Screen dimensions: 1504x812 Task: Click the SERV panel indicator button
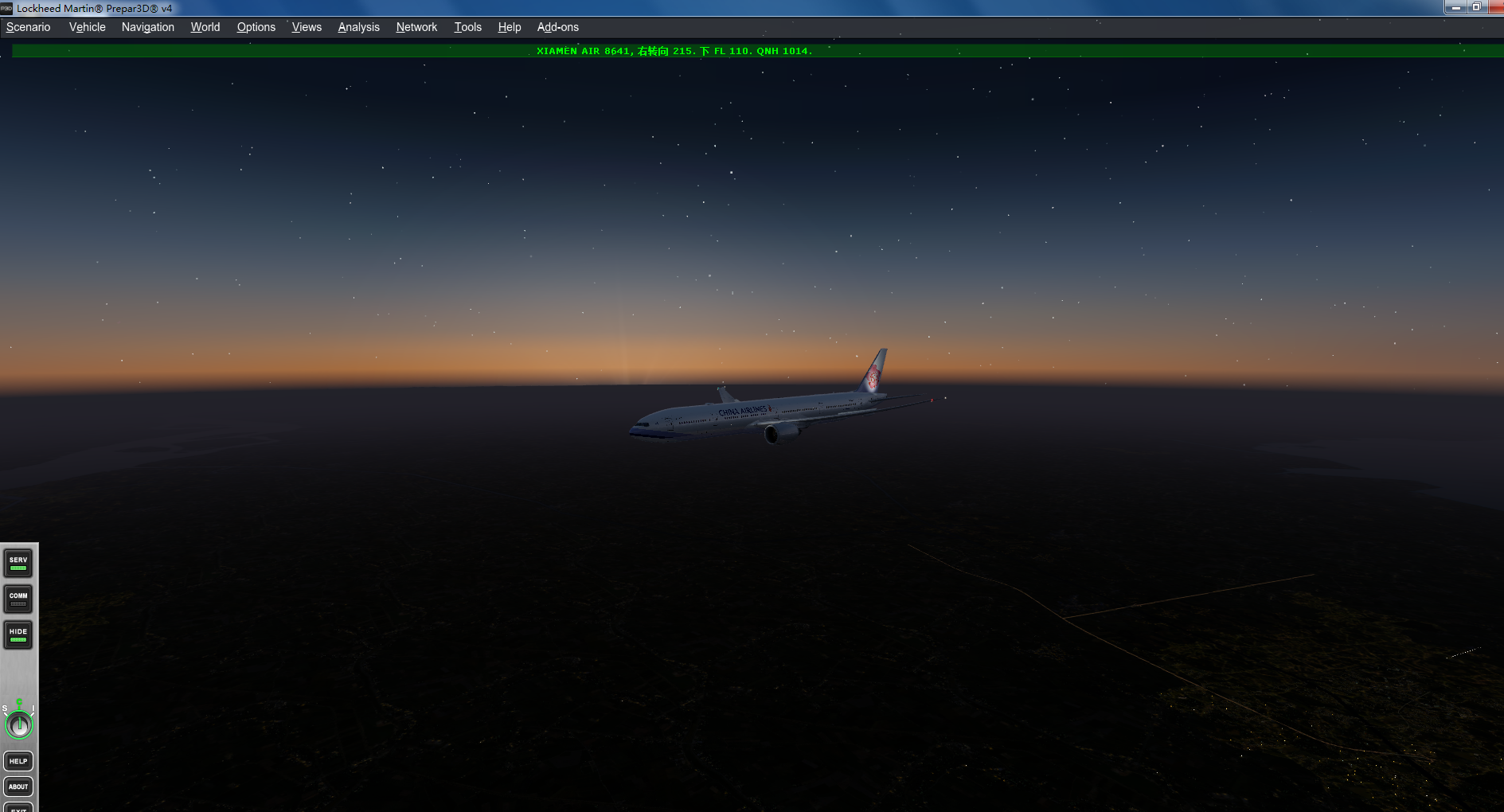pos(18,563)
